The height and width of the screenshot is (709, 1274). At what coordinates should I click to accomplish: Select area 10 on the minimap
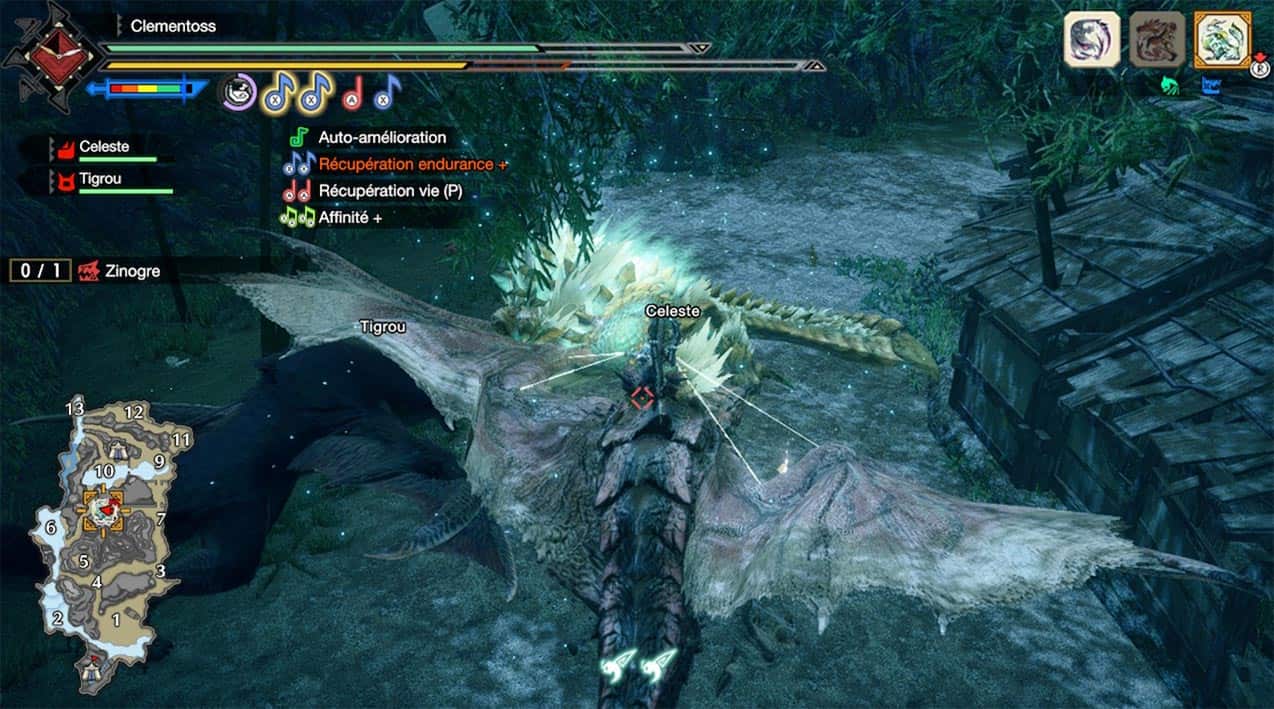click(104, 471)
